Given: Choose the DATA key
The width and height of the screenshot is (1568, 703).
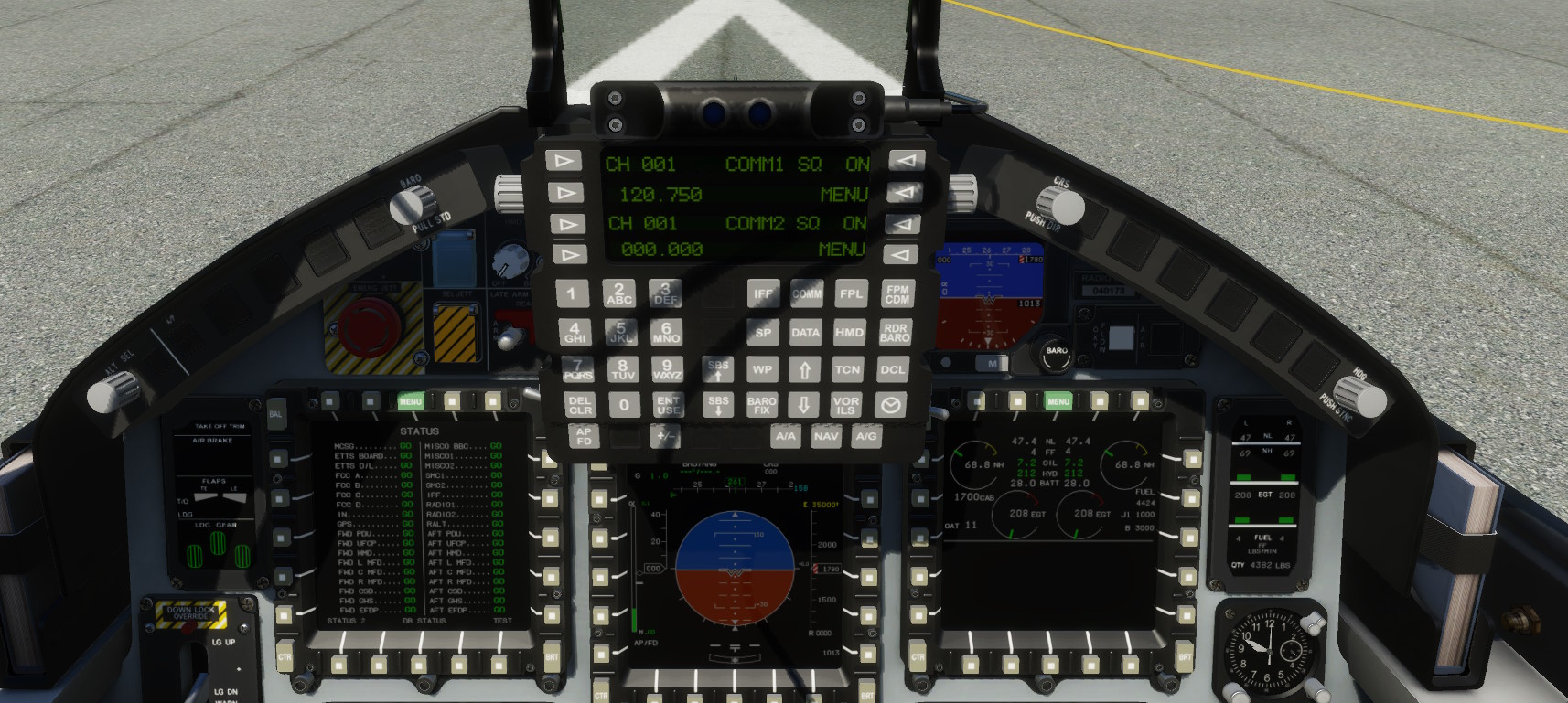Looking at the screenshot, I should pos(805,333).
